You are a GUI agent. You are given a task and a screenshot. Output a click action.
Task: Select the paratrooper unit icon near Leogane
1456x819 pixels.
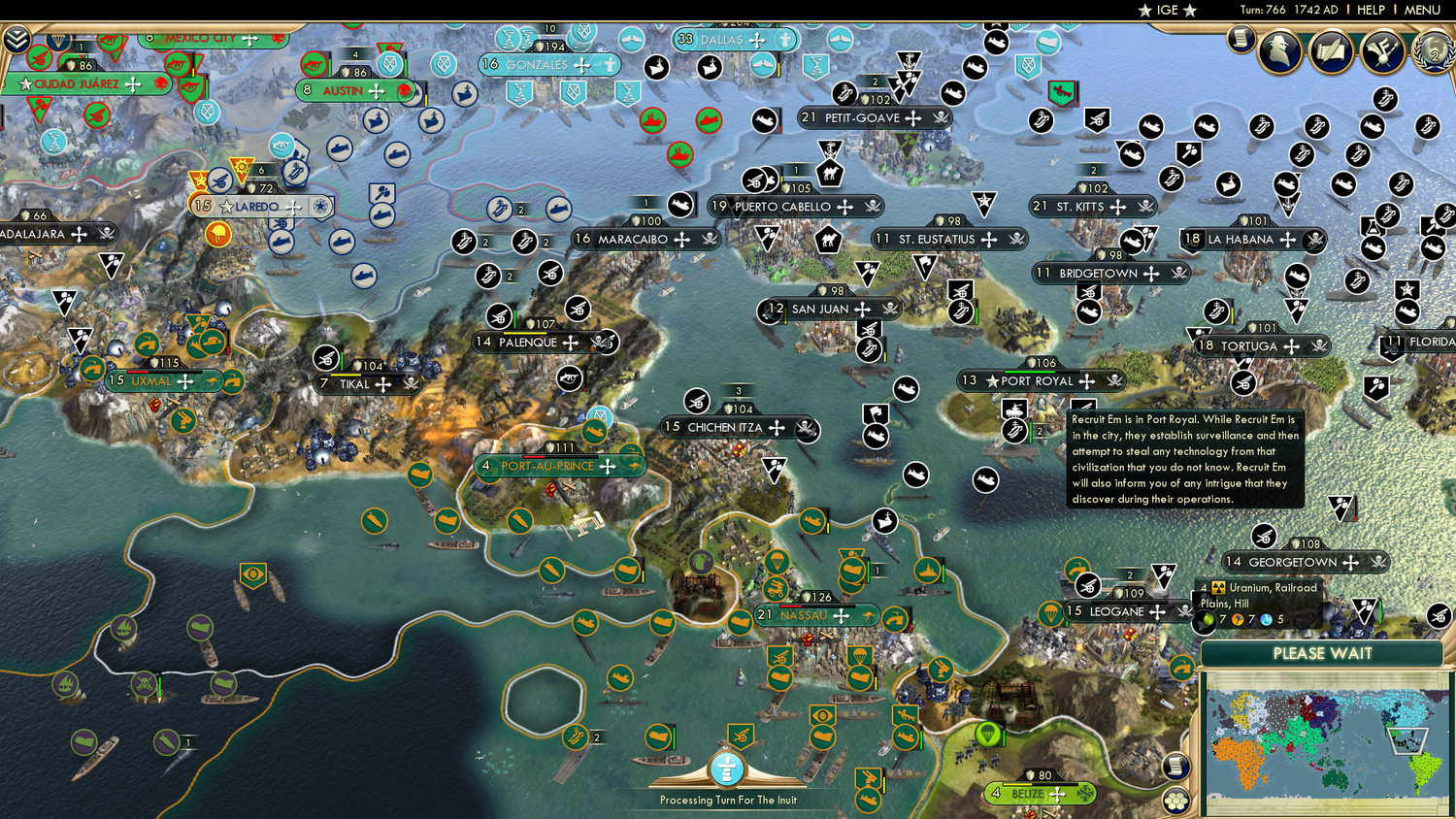click(x=1050, y=615)
